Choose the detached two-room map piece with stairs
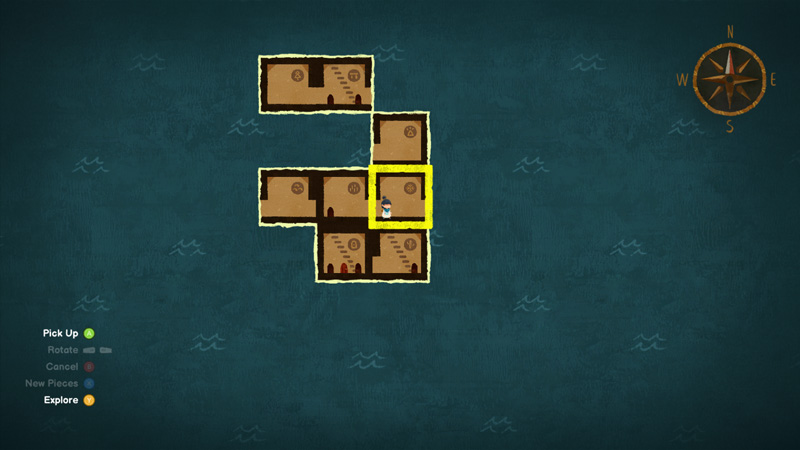The image size is (800, 450). (x=316, y=84)
